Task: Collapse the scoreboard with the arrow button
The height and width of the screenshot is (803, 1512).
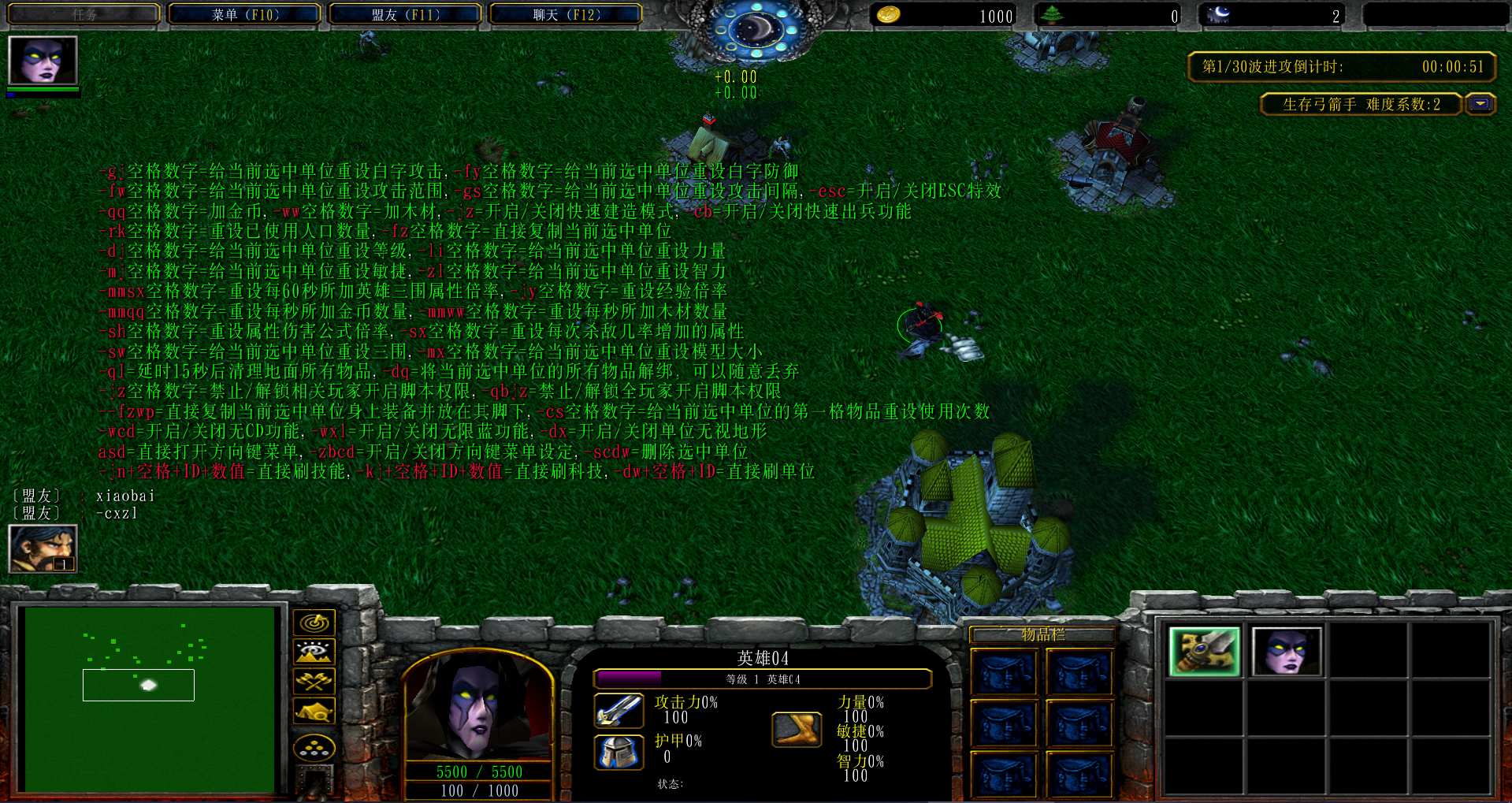Action: pos(1480,104)
